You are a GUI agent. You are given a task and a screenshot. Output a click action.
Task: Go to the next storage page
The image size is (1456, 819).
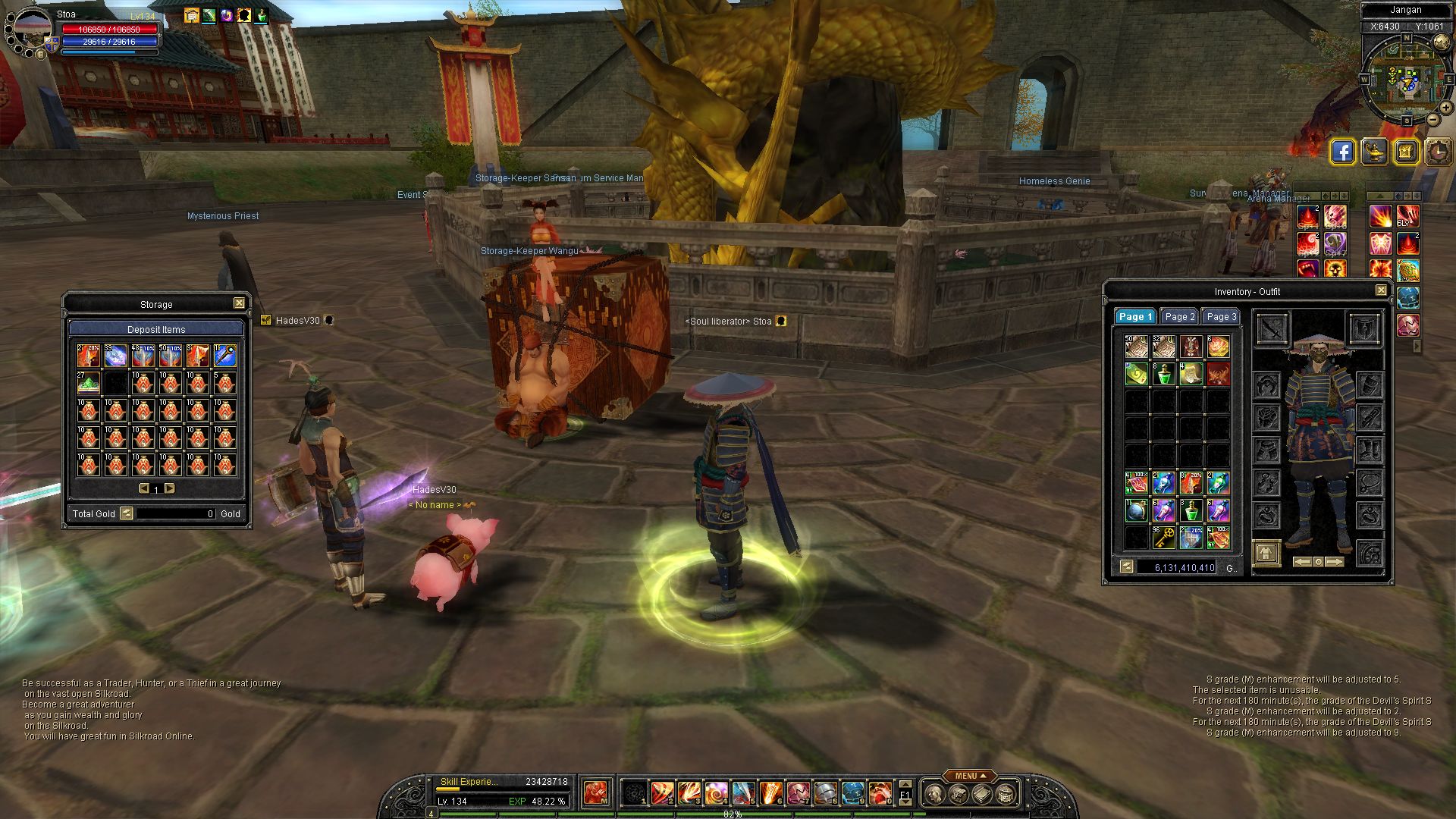click(x=170, y=488)
